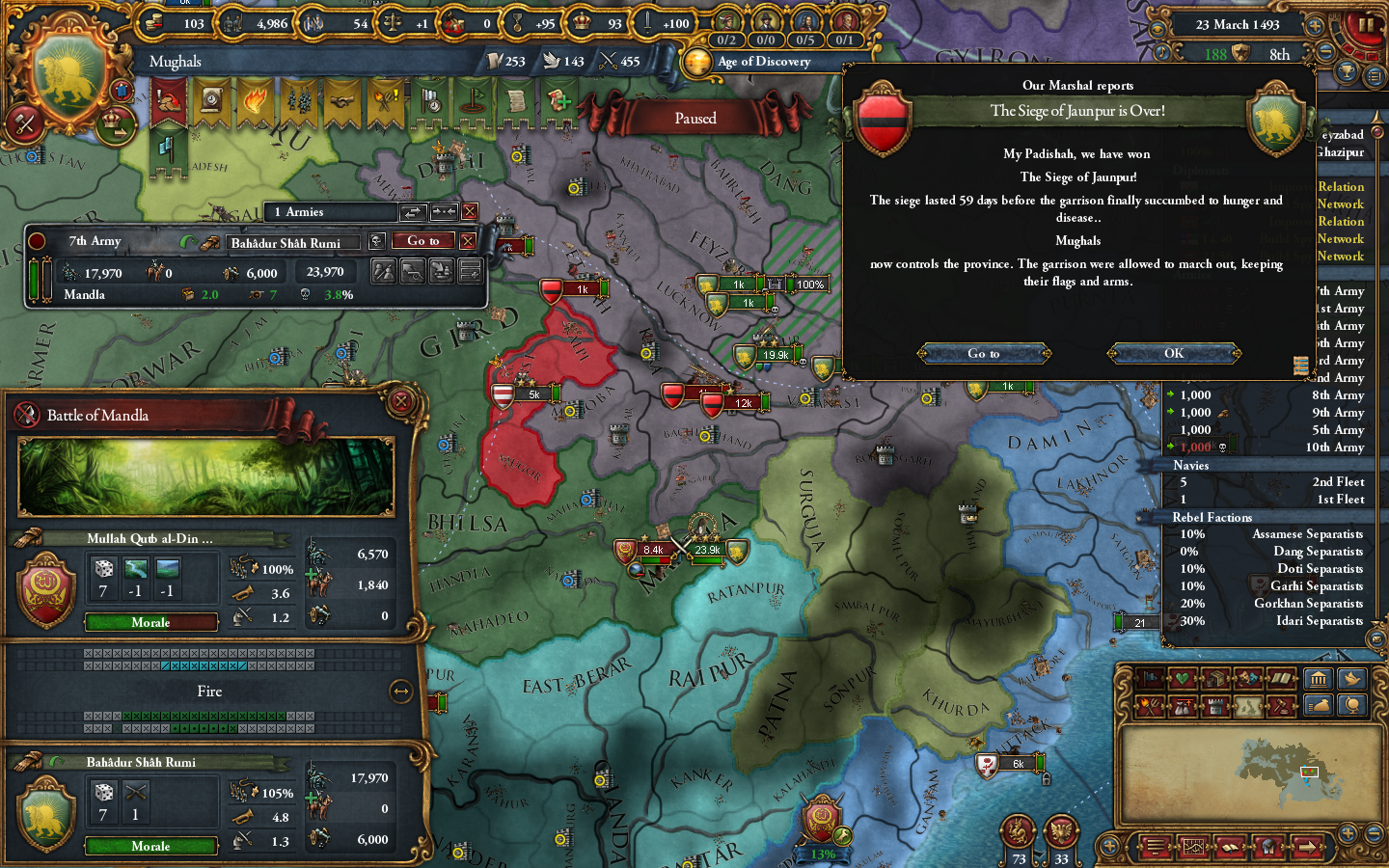
Task: Click the 13% siege progress bar
Action: [x=823, y=854]
